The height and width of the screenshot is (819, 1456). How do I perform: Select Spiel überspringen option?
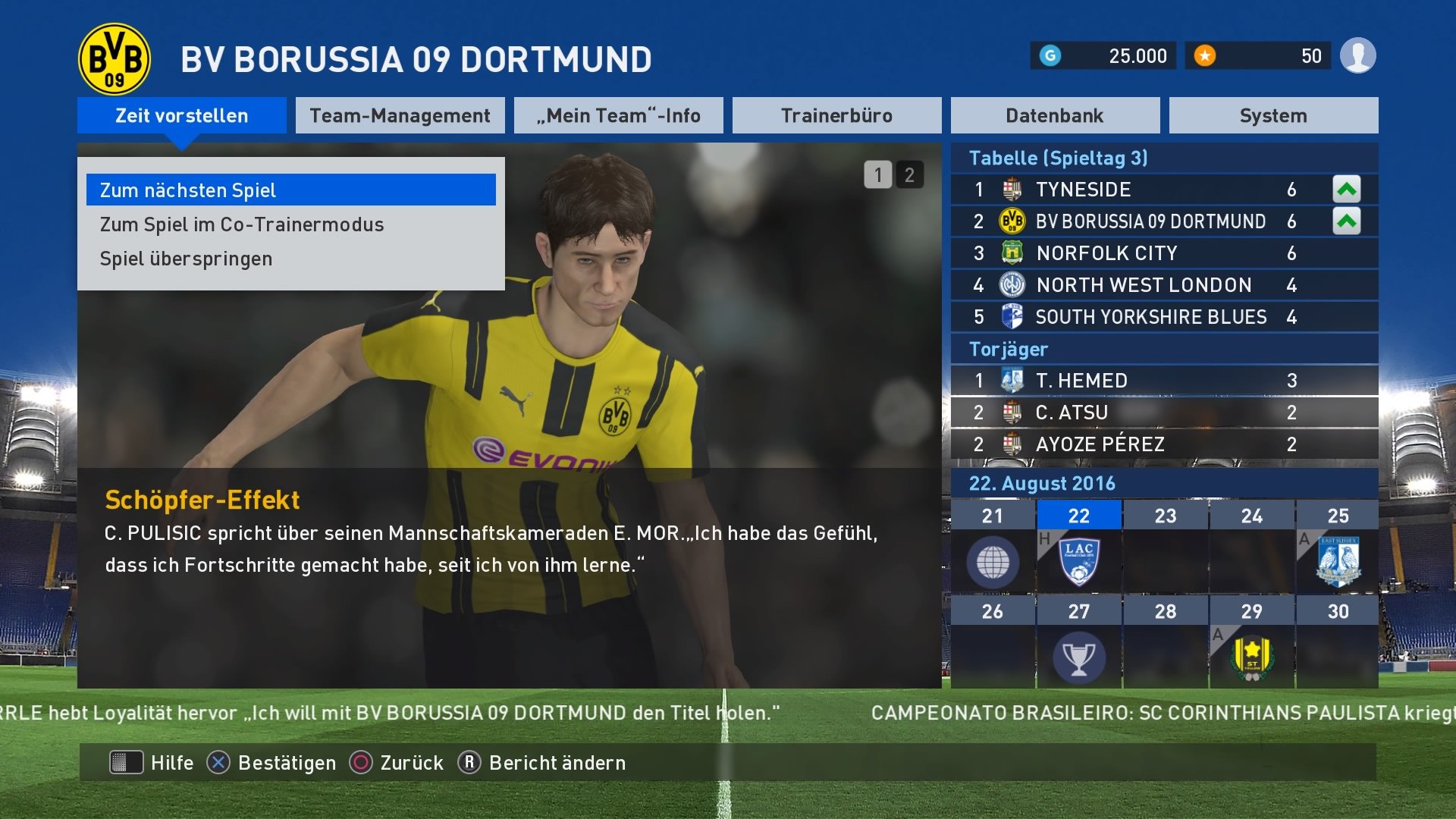click(x=185, y=259)
